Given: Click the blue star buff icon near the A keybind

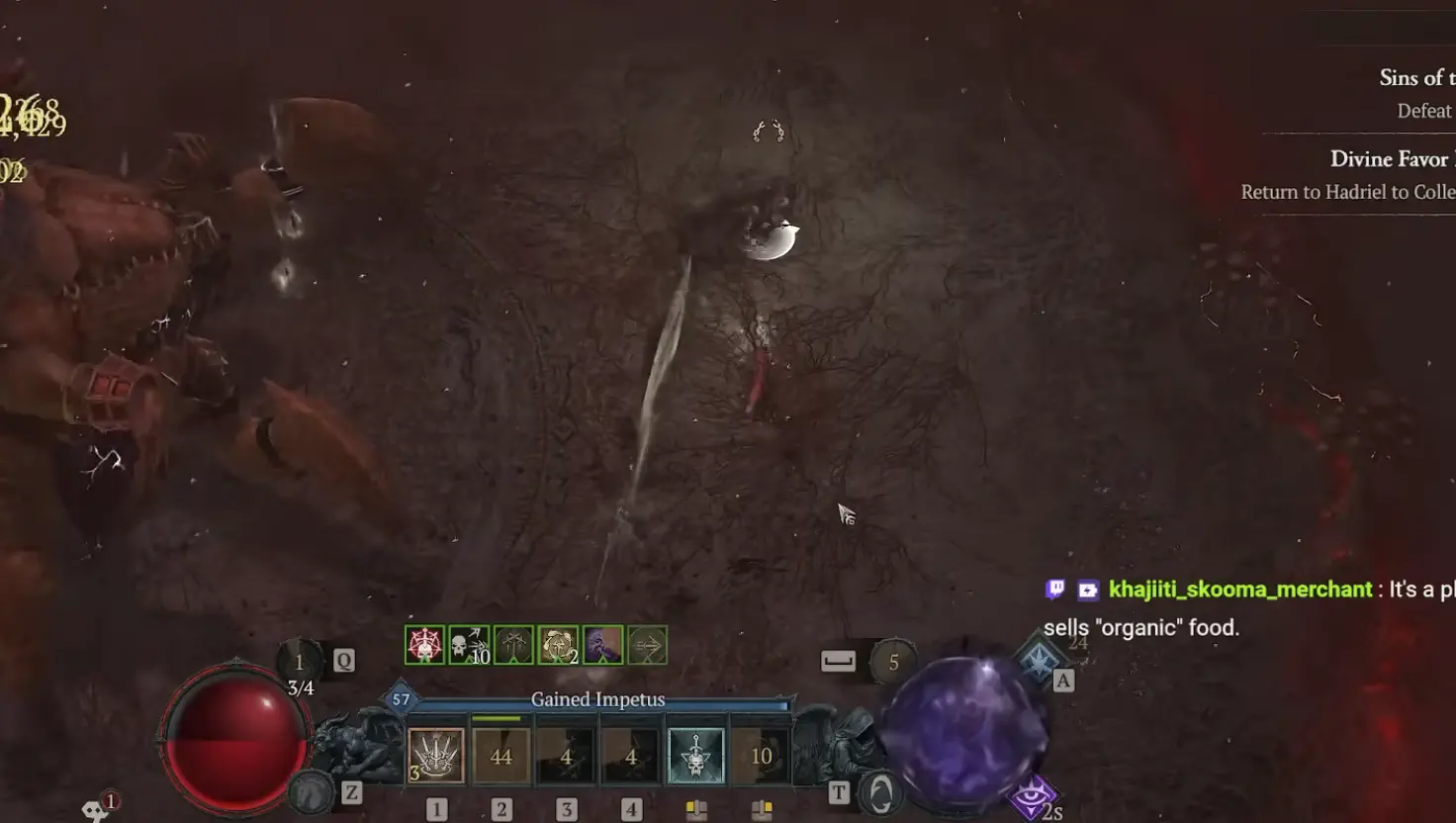Looking at the screenshot, I should pos(1038,659).
